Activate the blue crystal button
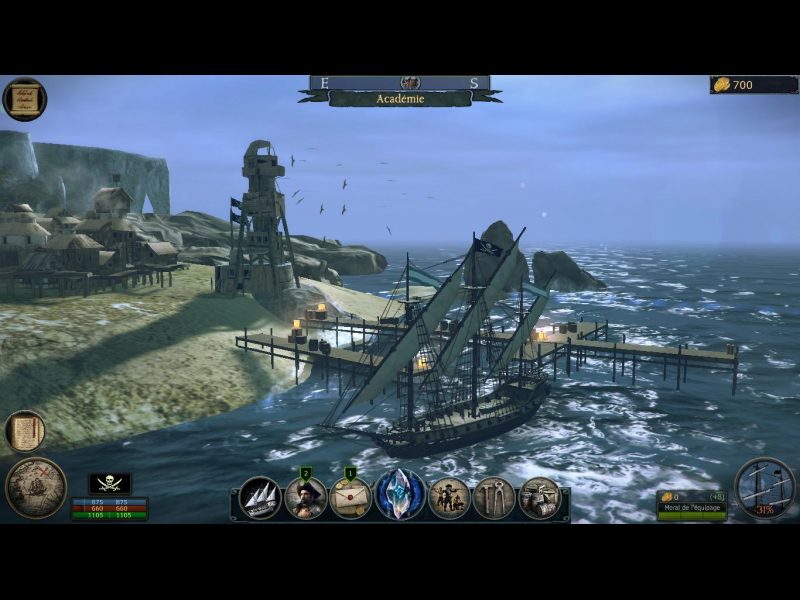 click(400, 495)
